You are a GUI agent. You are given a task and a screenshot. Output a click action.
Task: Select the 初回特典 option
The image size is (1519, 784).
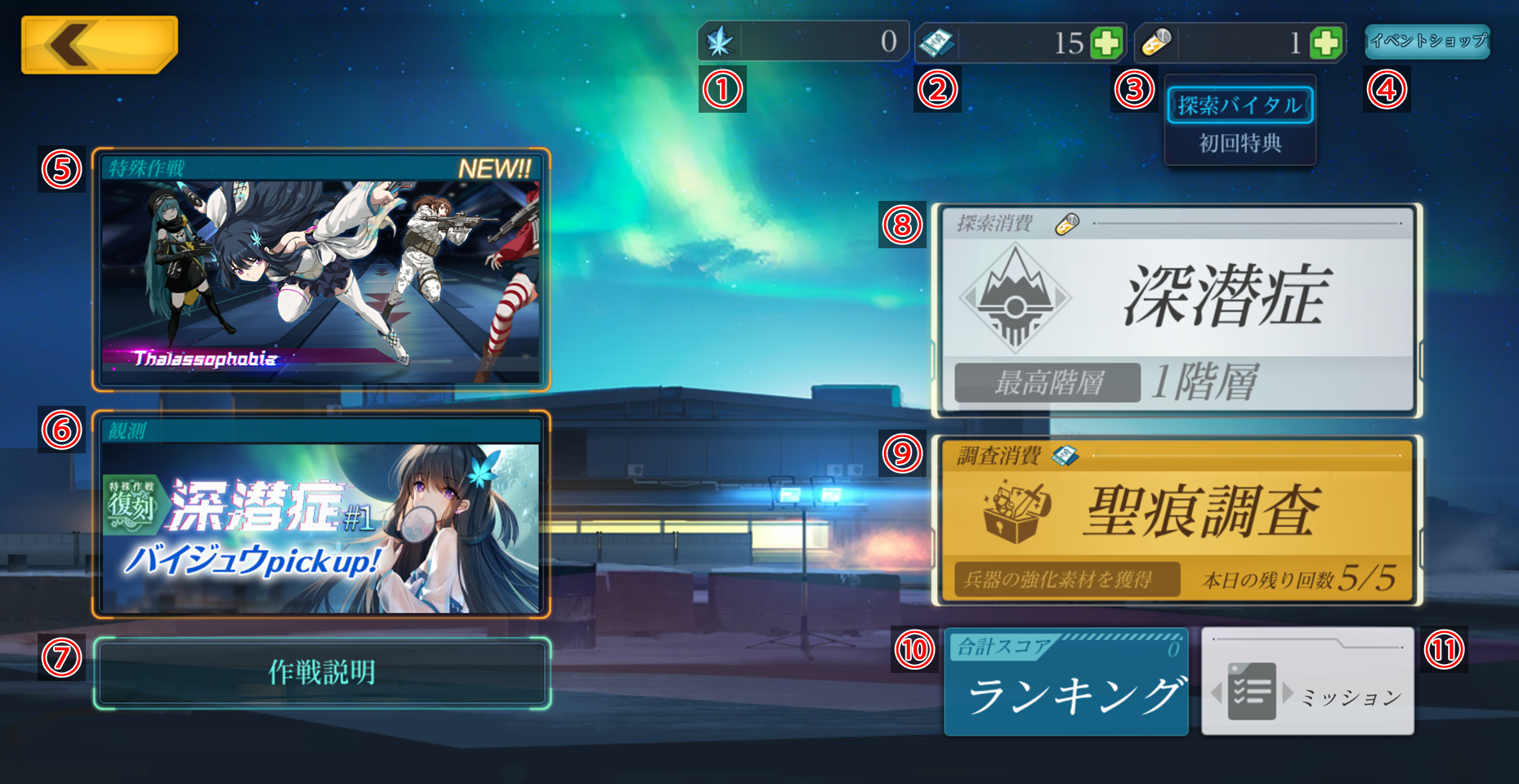click(x=1240, y=144)
